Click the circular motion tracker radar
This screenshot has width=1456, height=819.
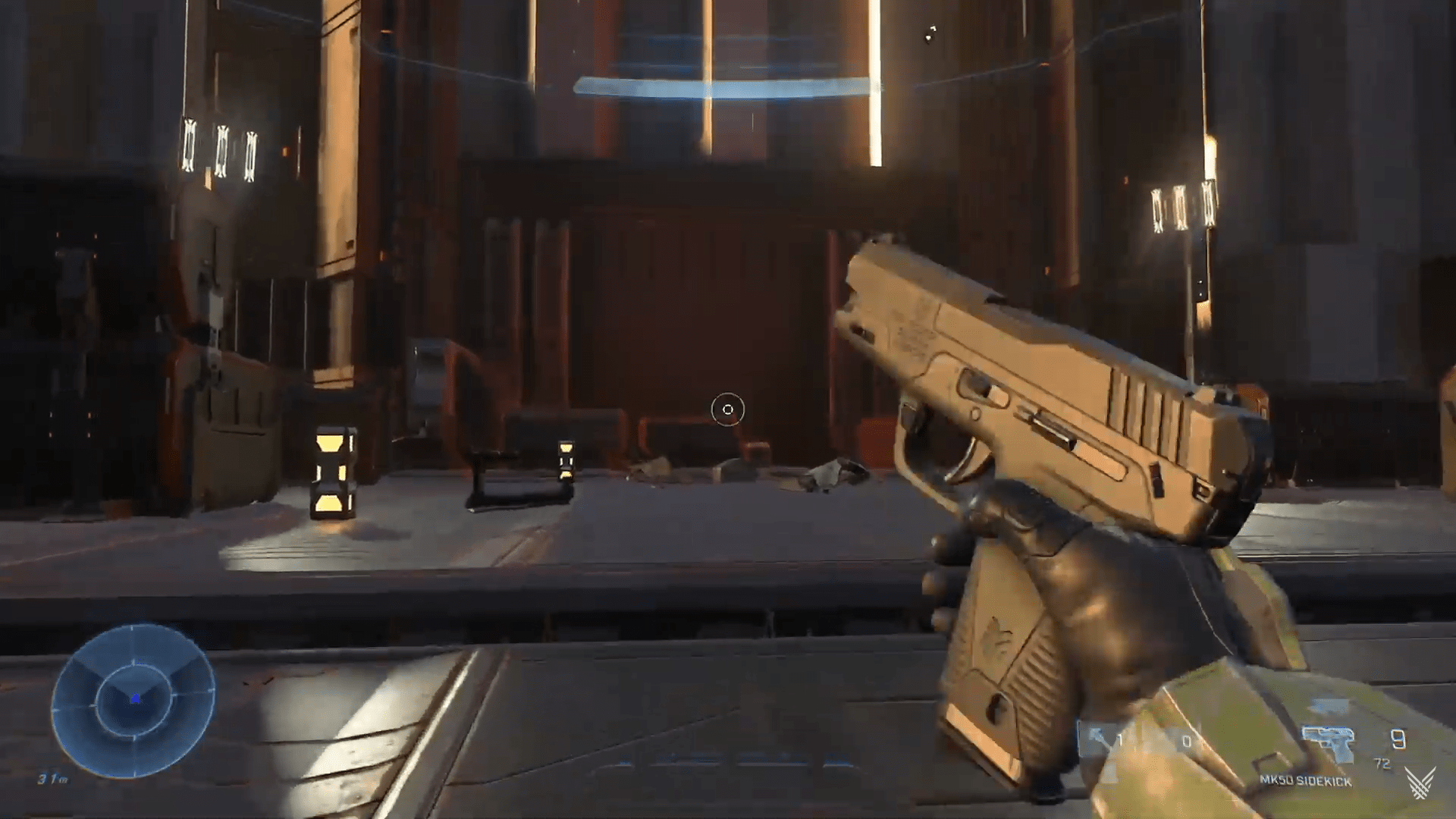point(133,700)
